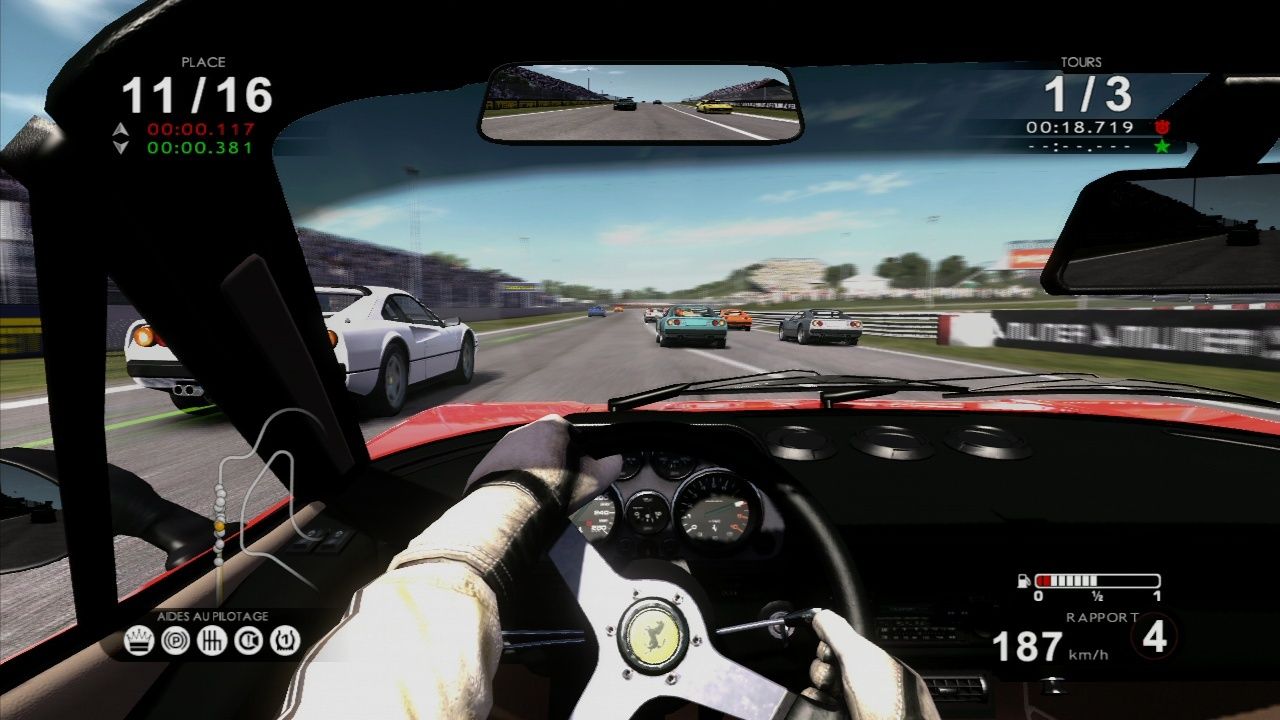The image size is (1280, 720).
Task: Click the fuel pump gauge icon
Action: point(1022,579)
